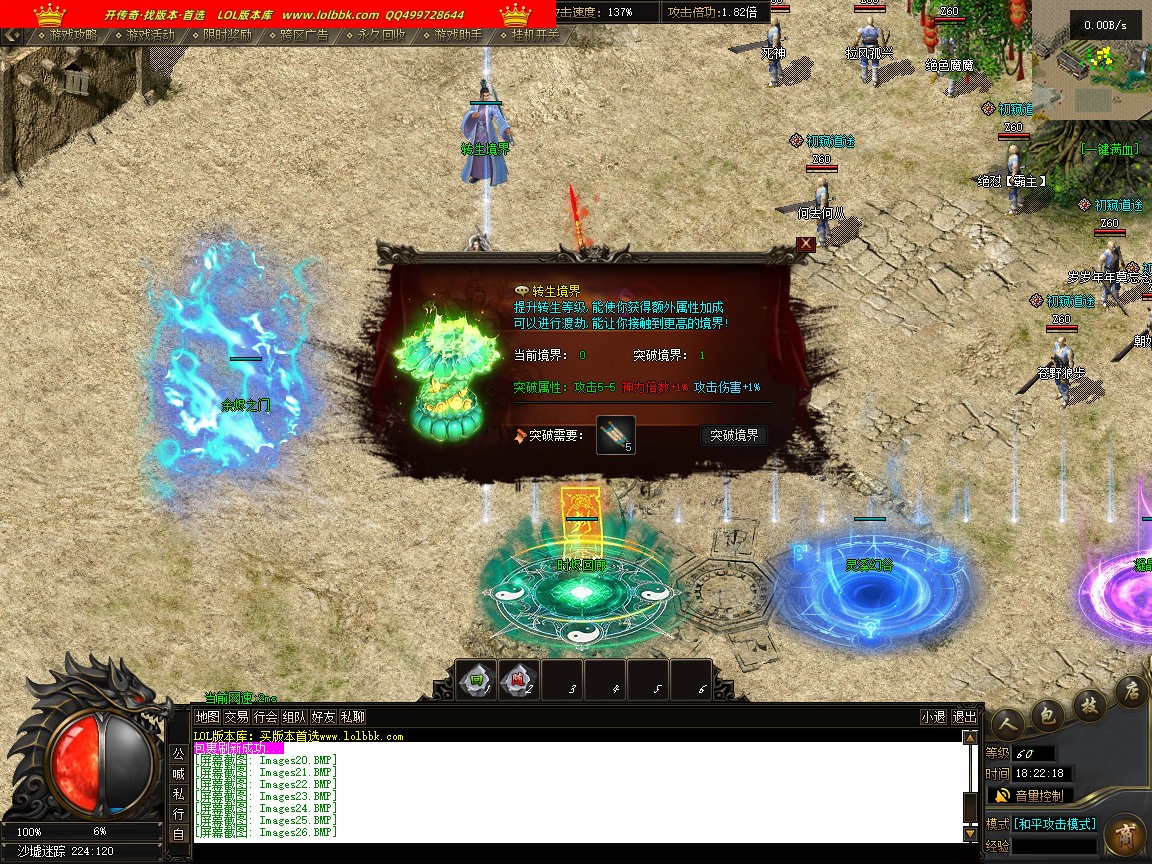Open the 永久回收 recycle menu
Viewport: 1152px width, 864px height.
(x=381, y=34)
